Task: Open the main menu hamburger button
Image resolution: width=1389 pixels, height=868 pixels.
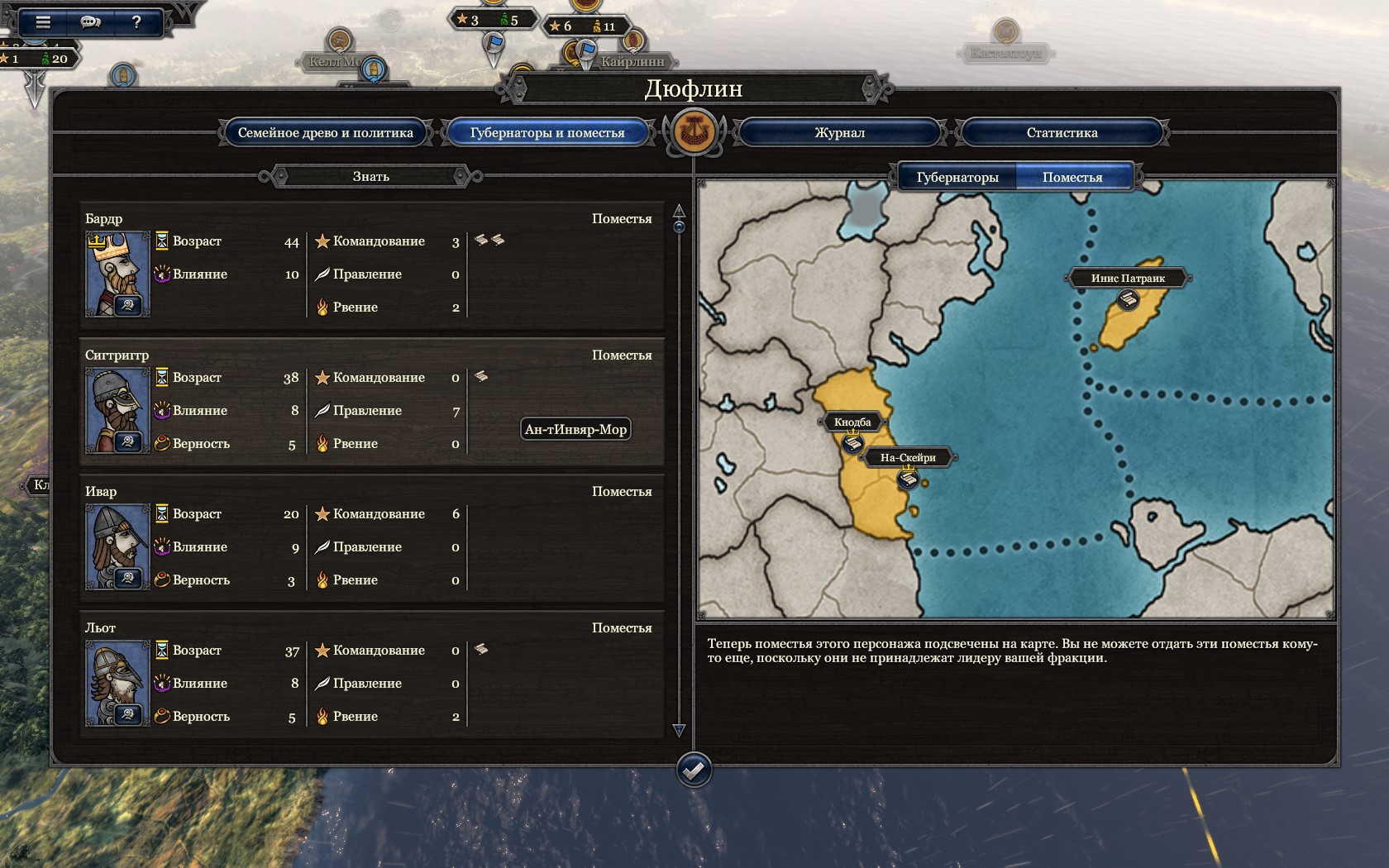Action: [x=43, y=22]
